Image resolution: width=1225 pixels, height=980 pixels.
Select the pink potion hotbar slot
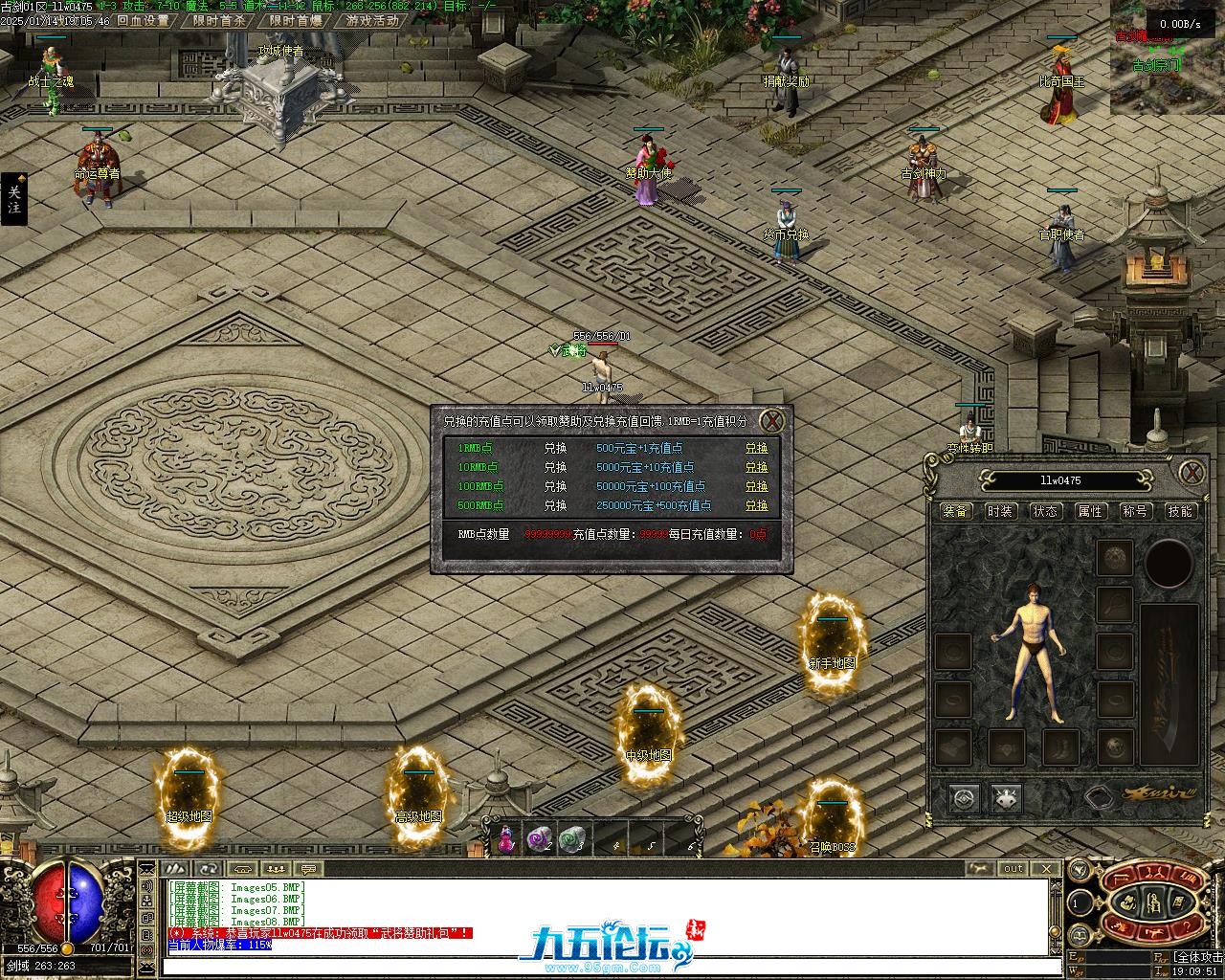(506, 839)
